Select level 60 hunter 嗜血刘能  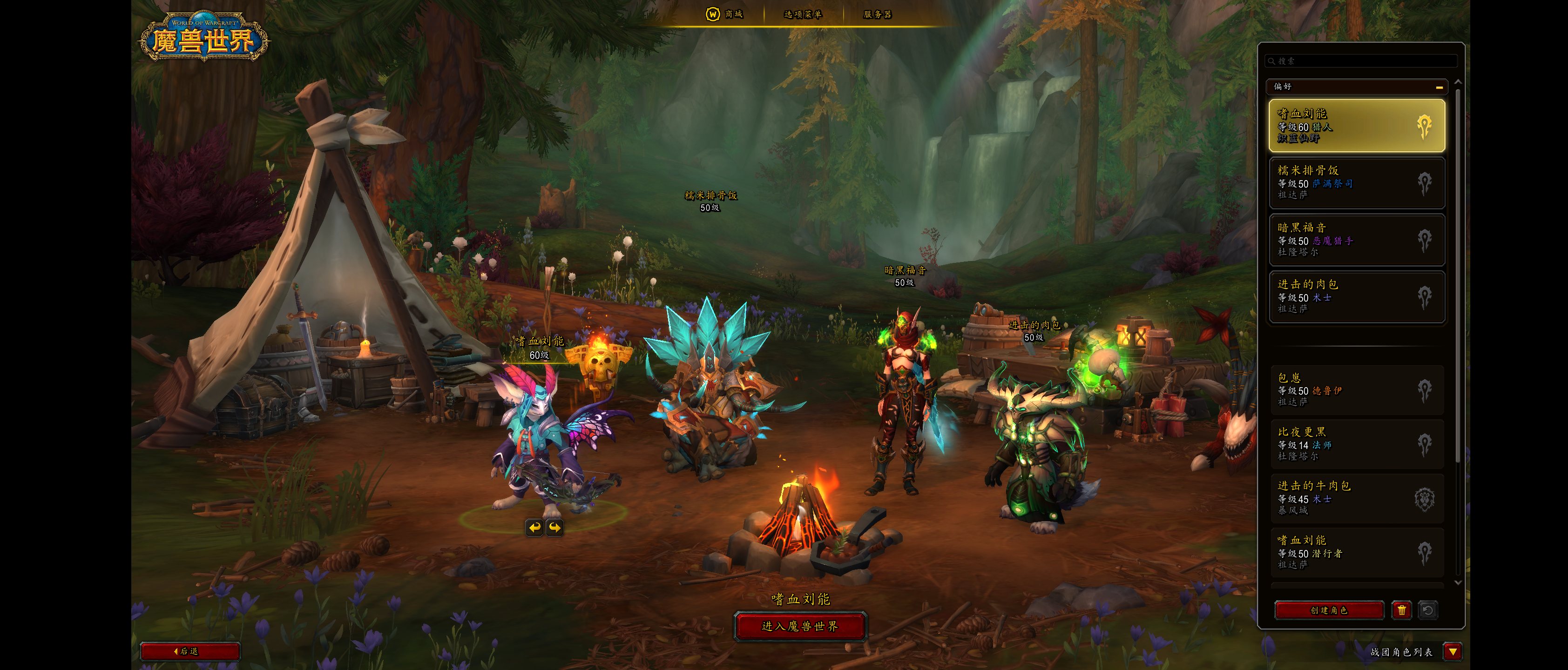pyautogui.click(x=1356, y=125)
